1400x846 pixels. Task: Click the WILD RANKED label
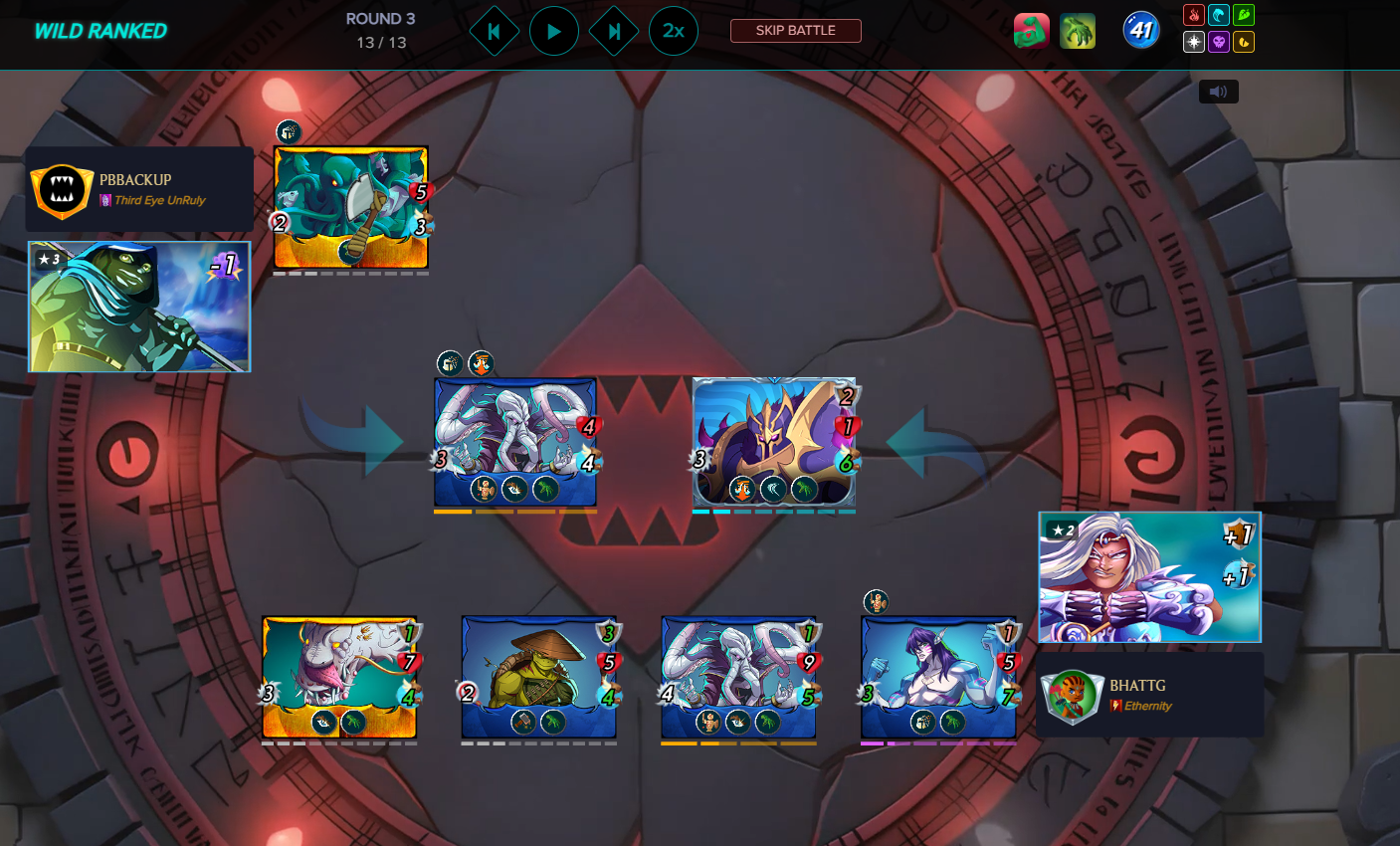100,31
